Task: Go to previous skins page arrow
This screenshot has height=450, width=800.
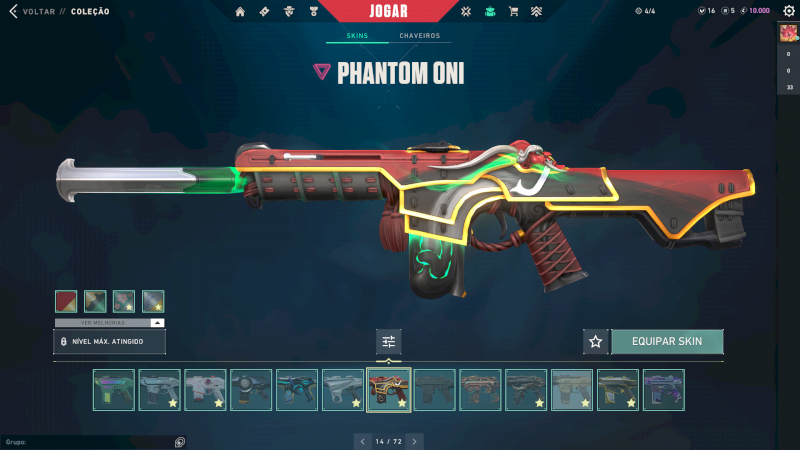Action: [x=361, y=440]
